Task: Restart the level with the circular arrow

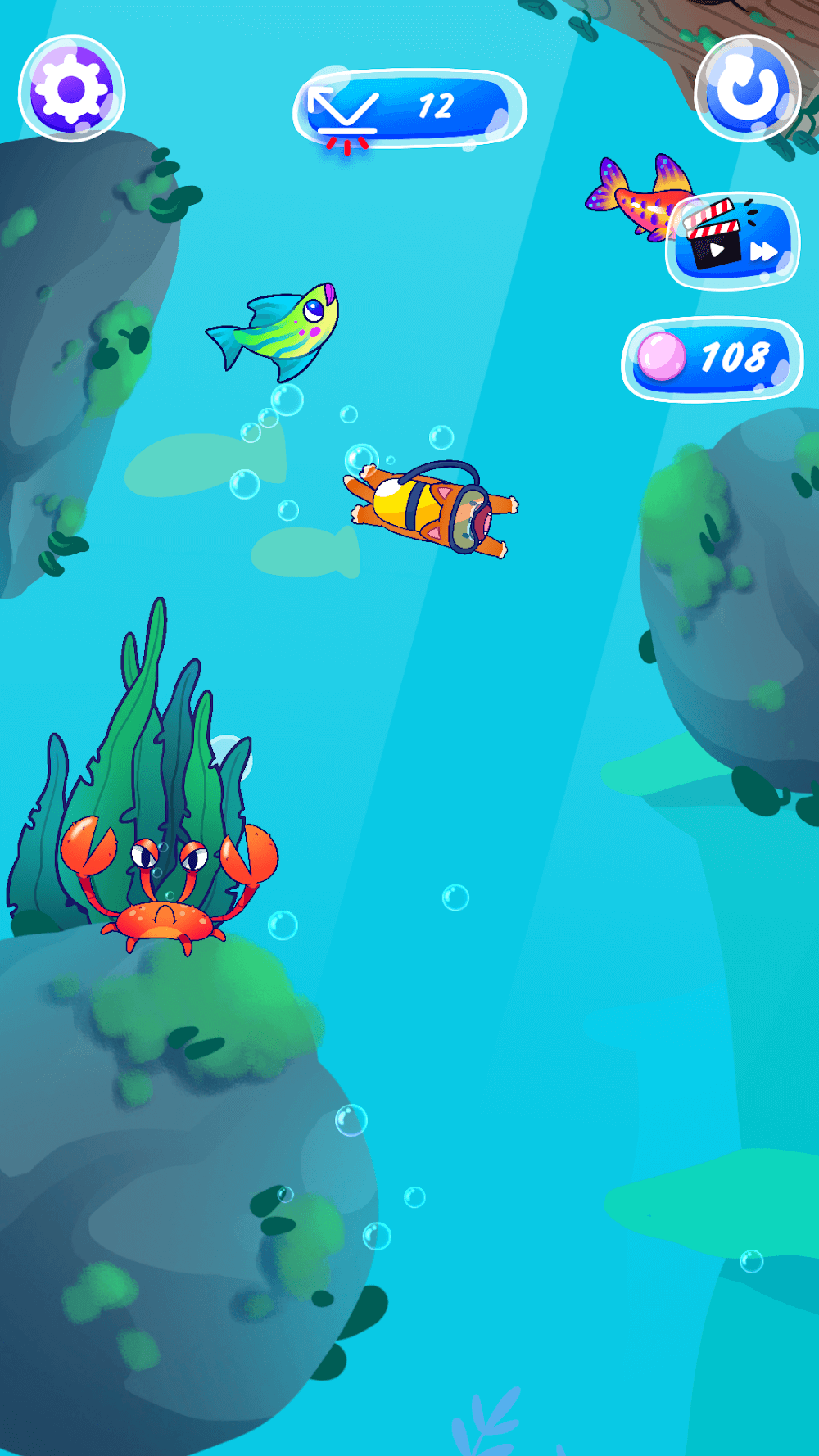Action: pos(747,88)
